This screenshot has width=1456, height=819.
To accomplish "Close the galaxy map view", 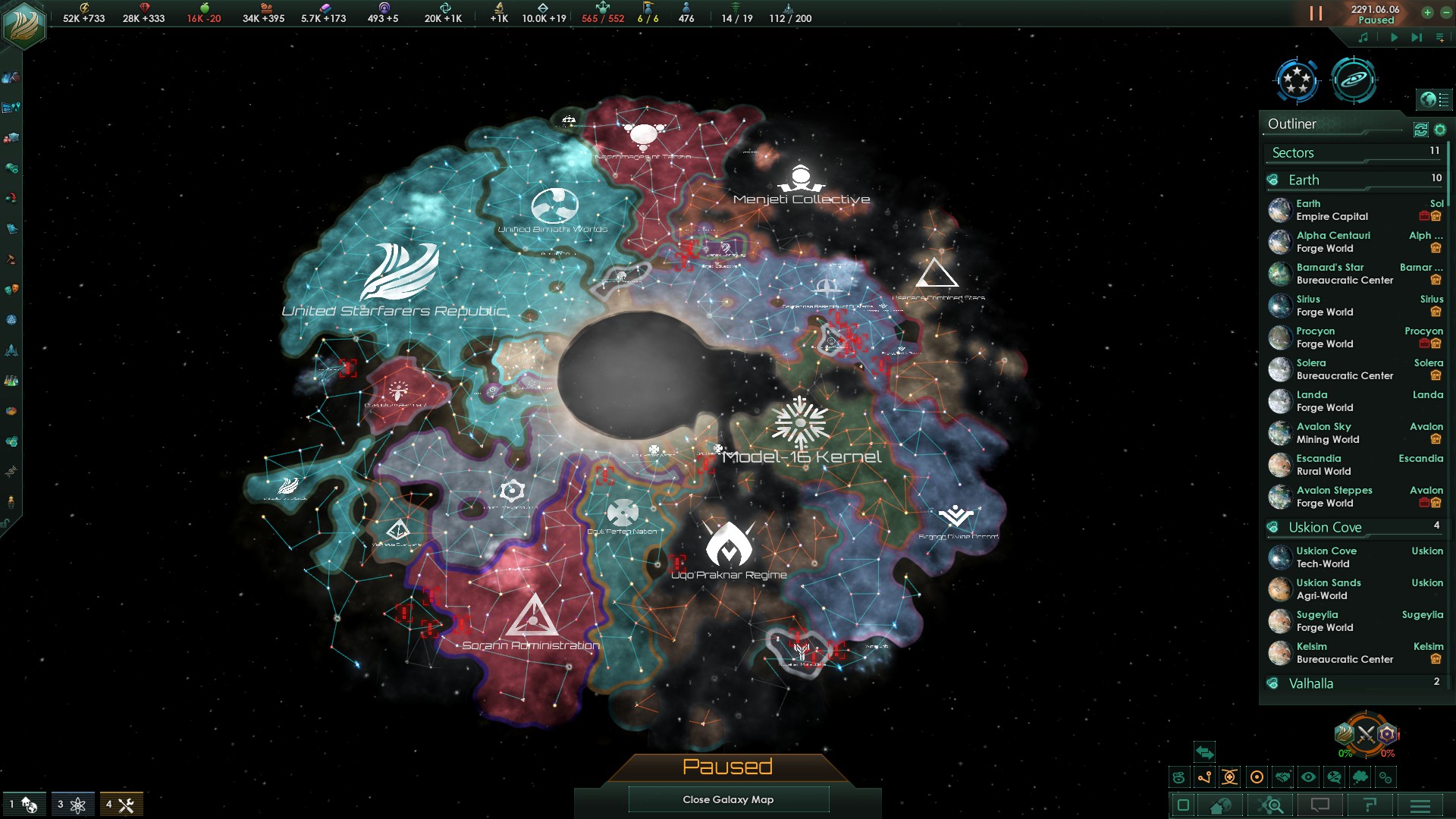I will pos(728,799).
